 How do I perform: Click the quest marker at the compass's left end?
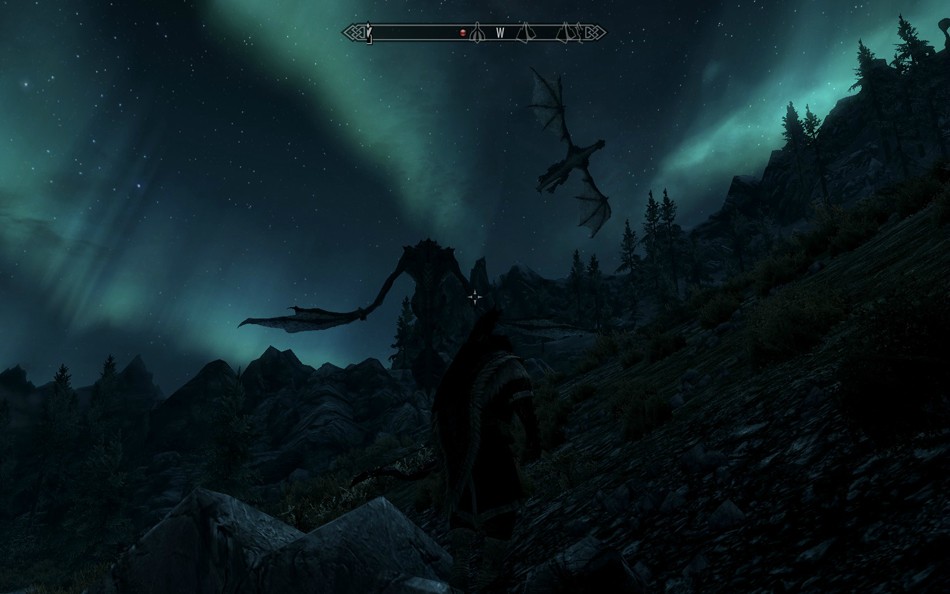pyautogui.click(x=369, y=33)
